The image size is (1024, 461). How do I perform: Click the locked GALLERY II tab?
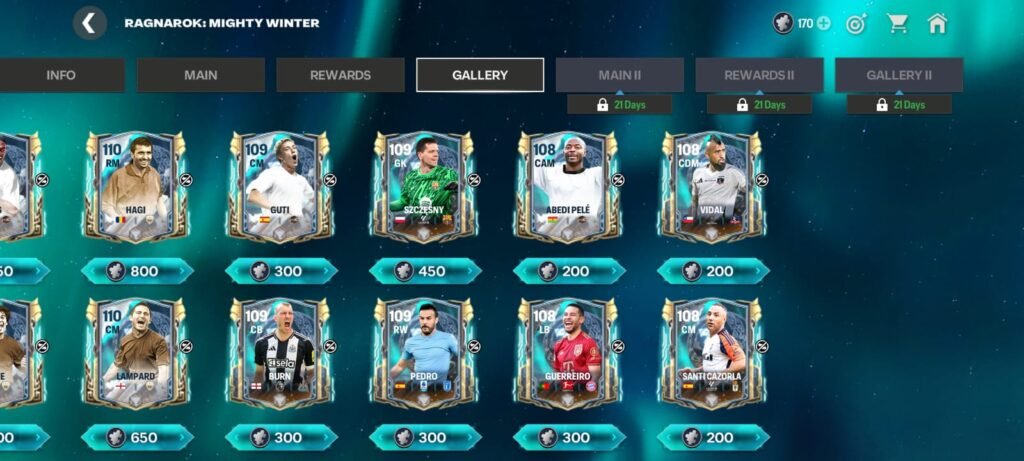point(899,75)
